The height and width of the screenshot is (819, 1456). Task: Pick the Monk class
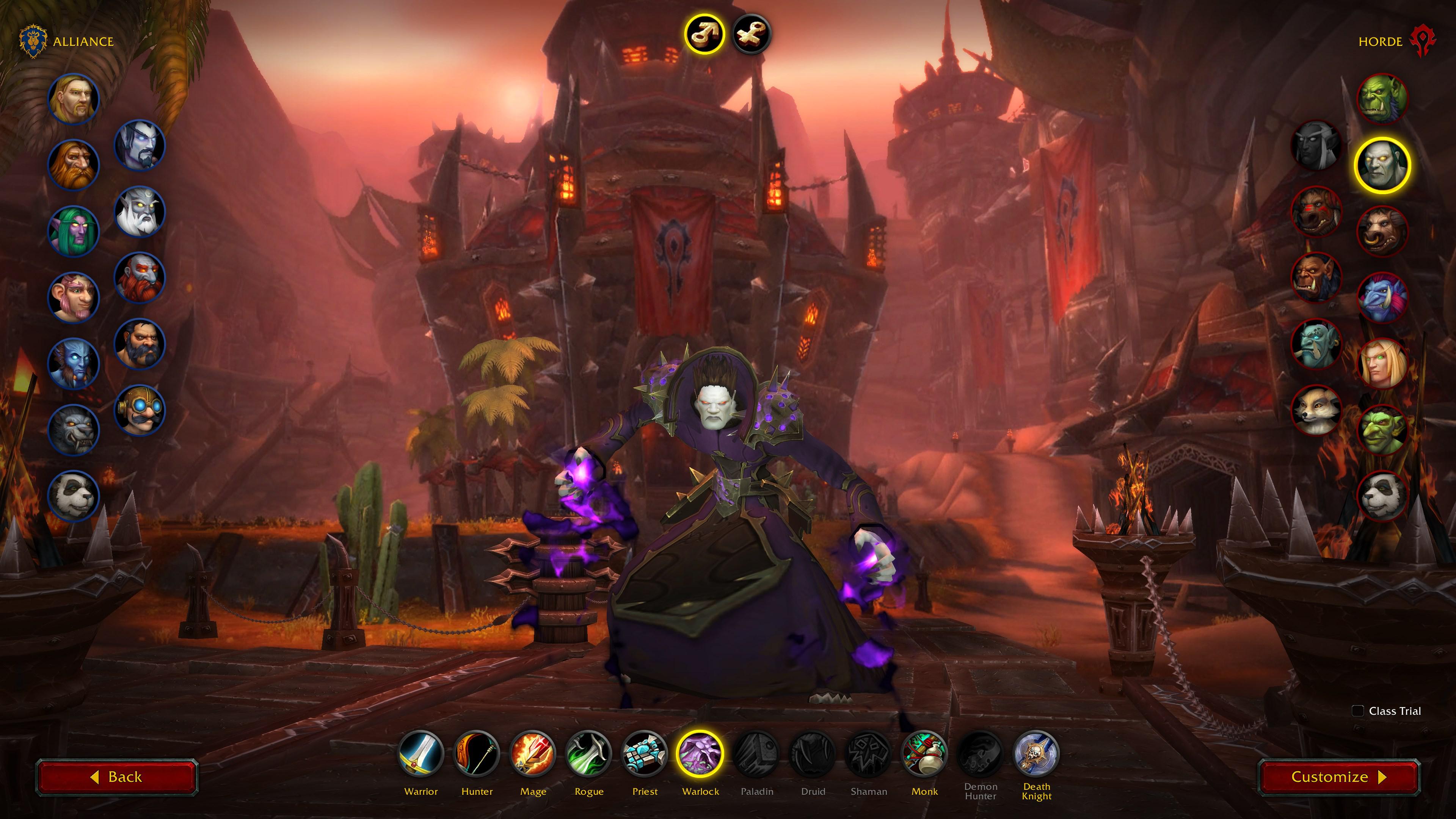click(925, 754)
